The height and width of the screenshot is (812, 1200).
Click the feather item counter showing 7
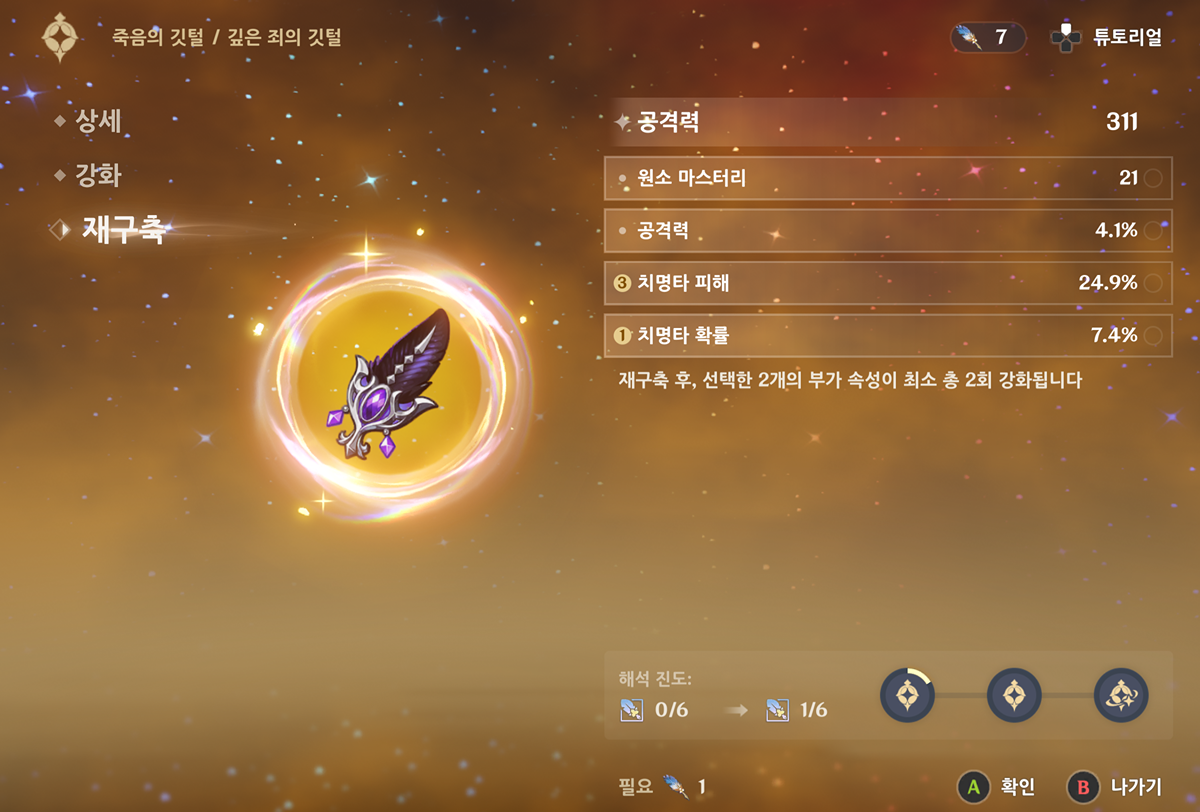coord(987,38)
